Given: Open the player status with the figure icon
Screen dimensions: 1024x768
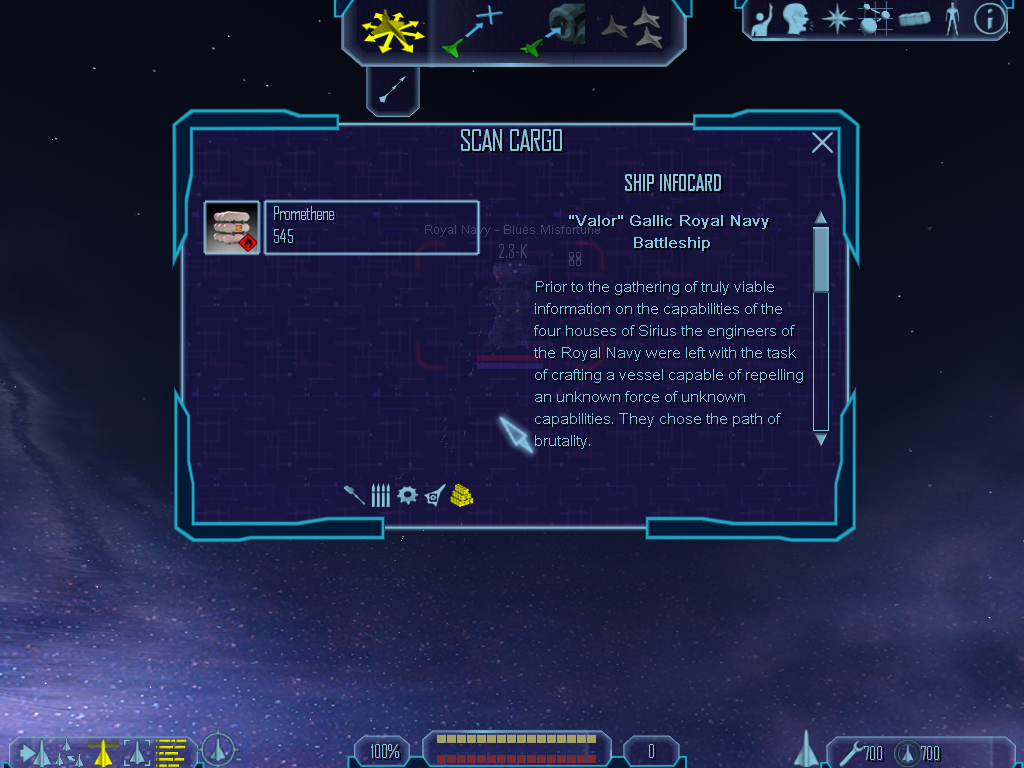Looking at the screenshot, I should click(x=952, y=19).
